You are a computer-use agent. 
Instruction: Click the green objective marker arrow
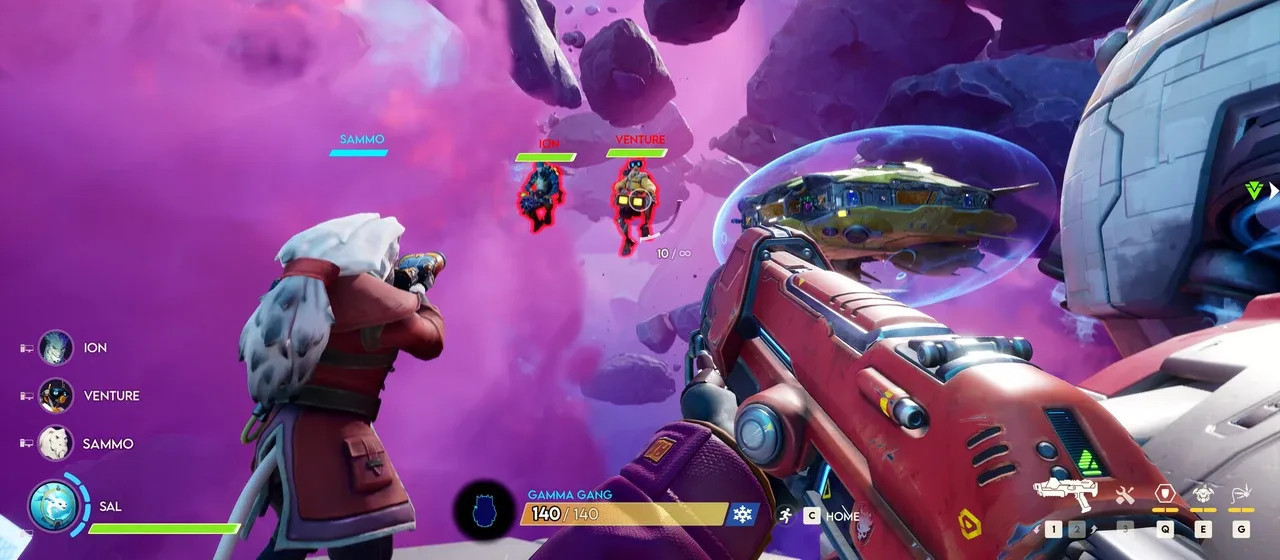click(1255, 190)
